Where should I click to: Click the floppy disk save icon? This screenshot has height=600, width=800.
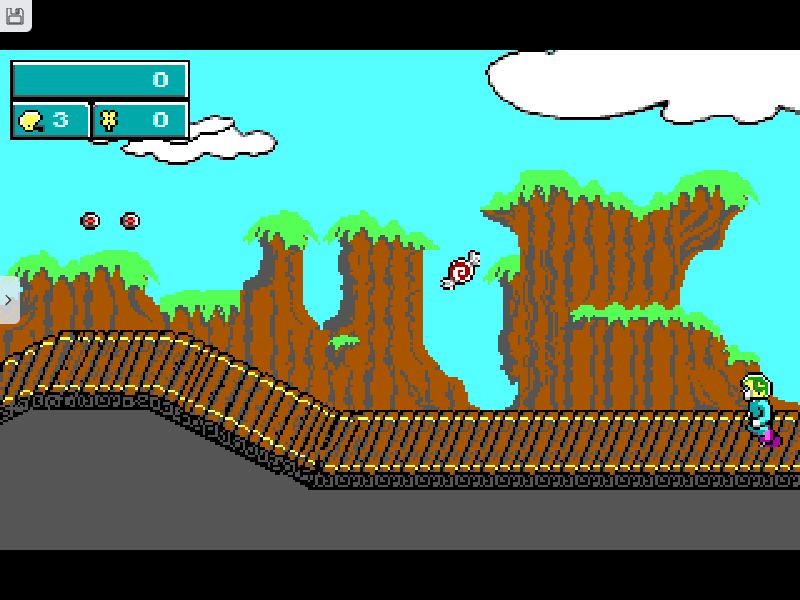[15, 14]
